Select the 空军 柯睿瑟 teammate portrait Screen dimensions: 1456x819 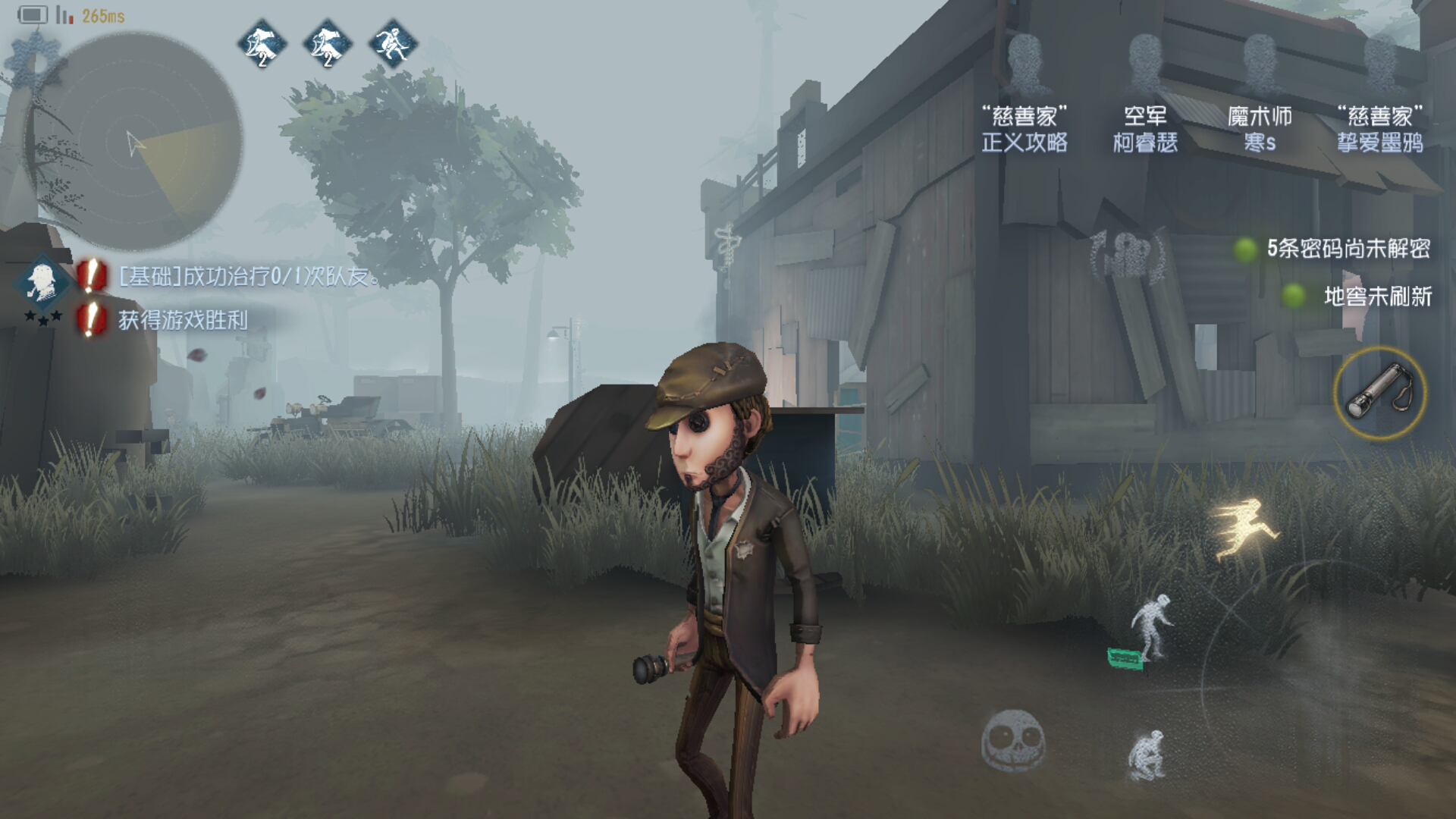point(1144,64)
